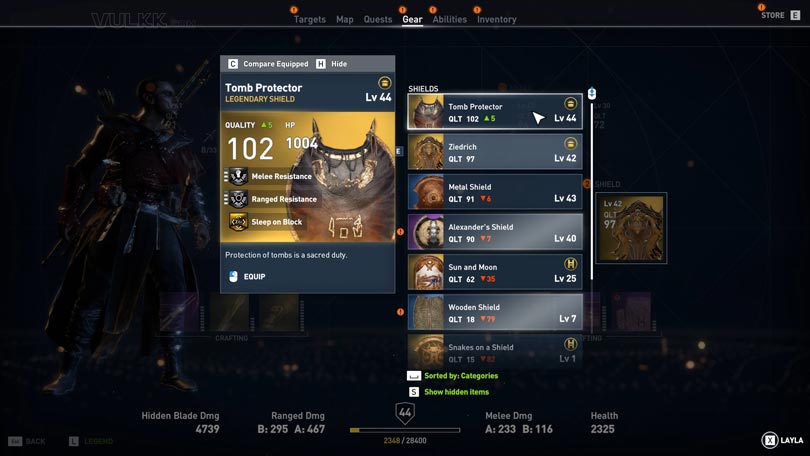The image size is (810, 456).
Task: Compare with equipped shield
Action: [269, 64]
